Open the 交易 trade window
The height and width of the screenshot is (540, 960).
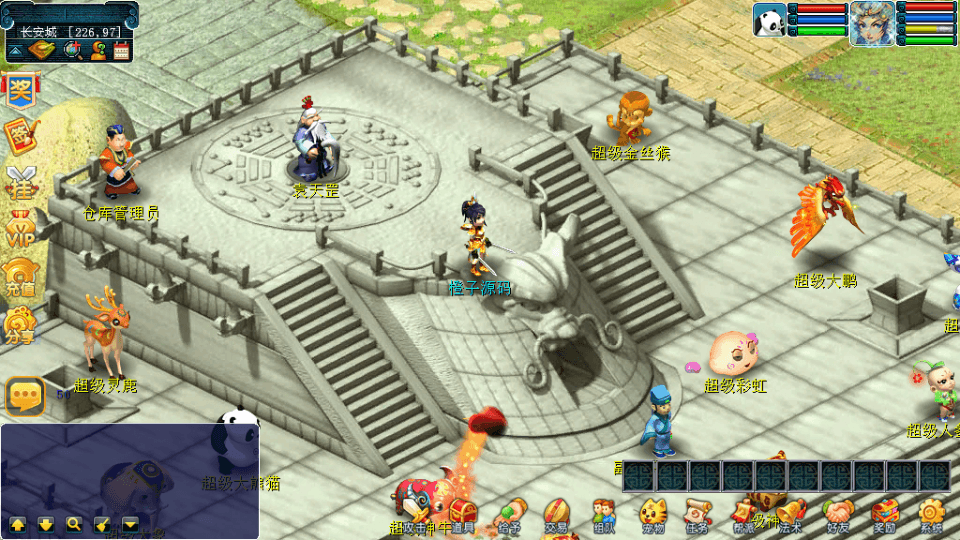[556, 514]
